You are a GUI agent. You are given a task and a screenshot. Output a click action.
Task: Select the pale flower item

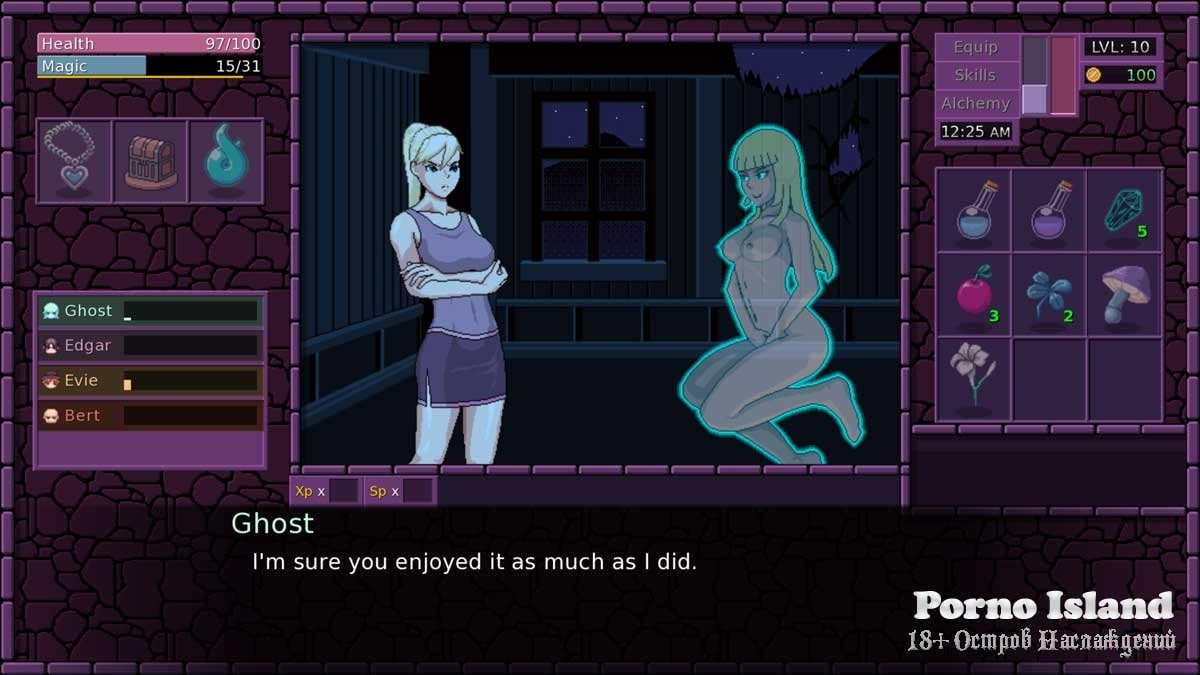(973, 379)
